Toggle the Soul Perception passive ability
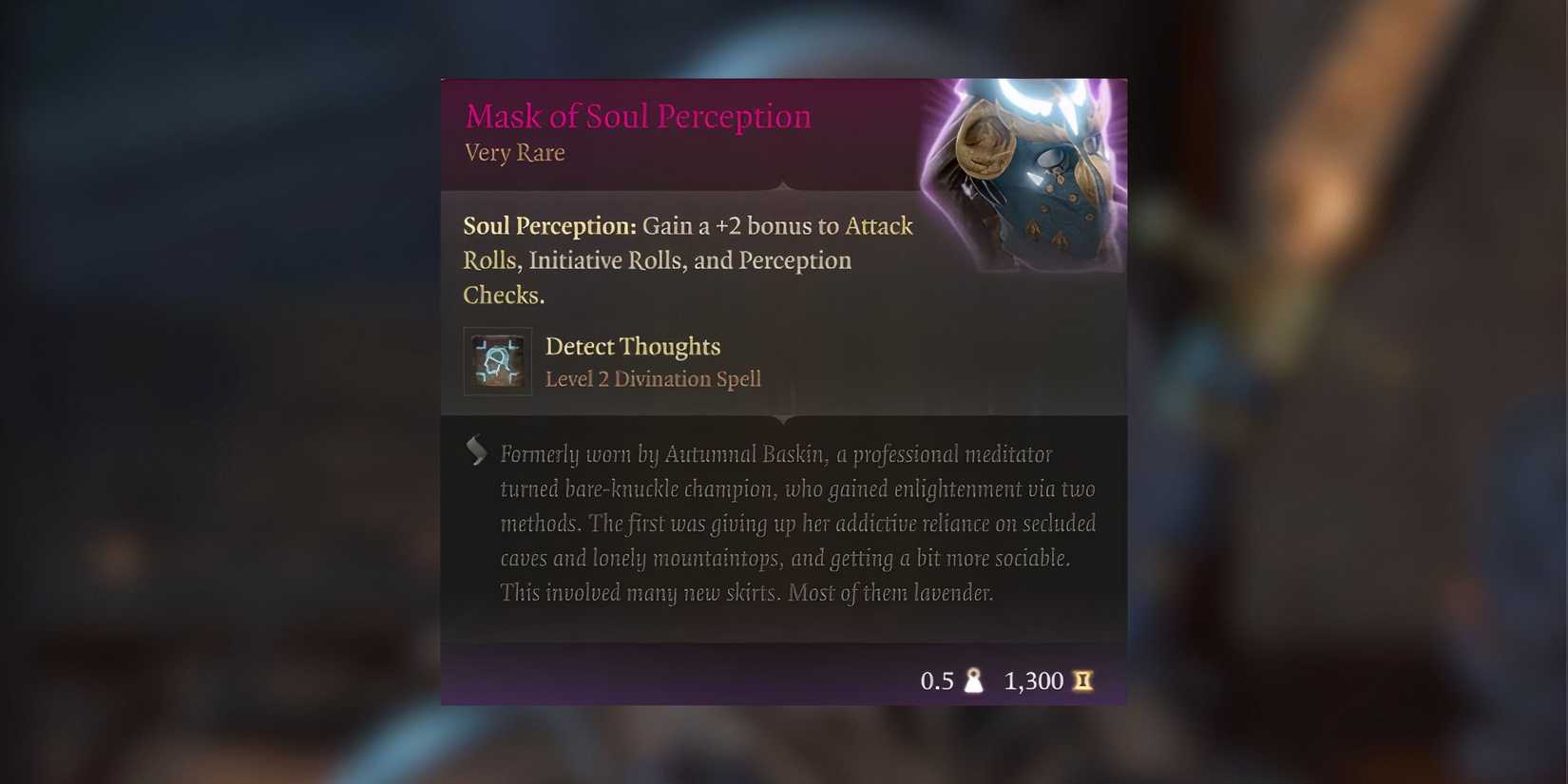Image resolution: width=1568 pixels, height=784 pixels. pyautogui.click(x=548, y=225)
